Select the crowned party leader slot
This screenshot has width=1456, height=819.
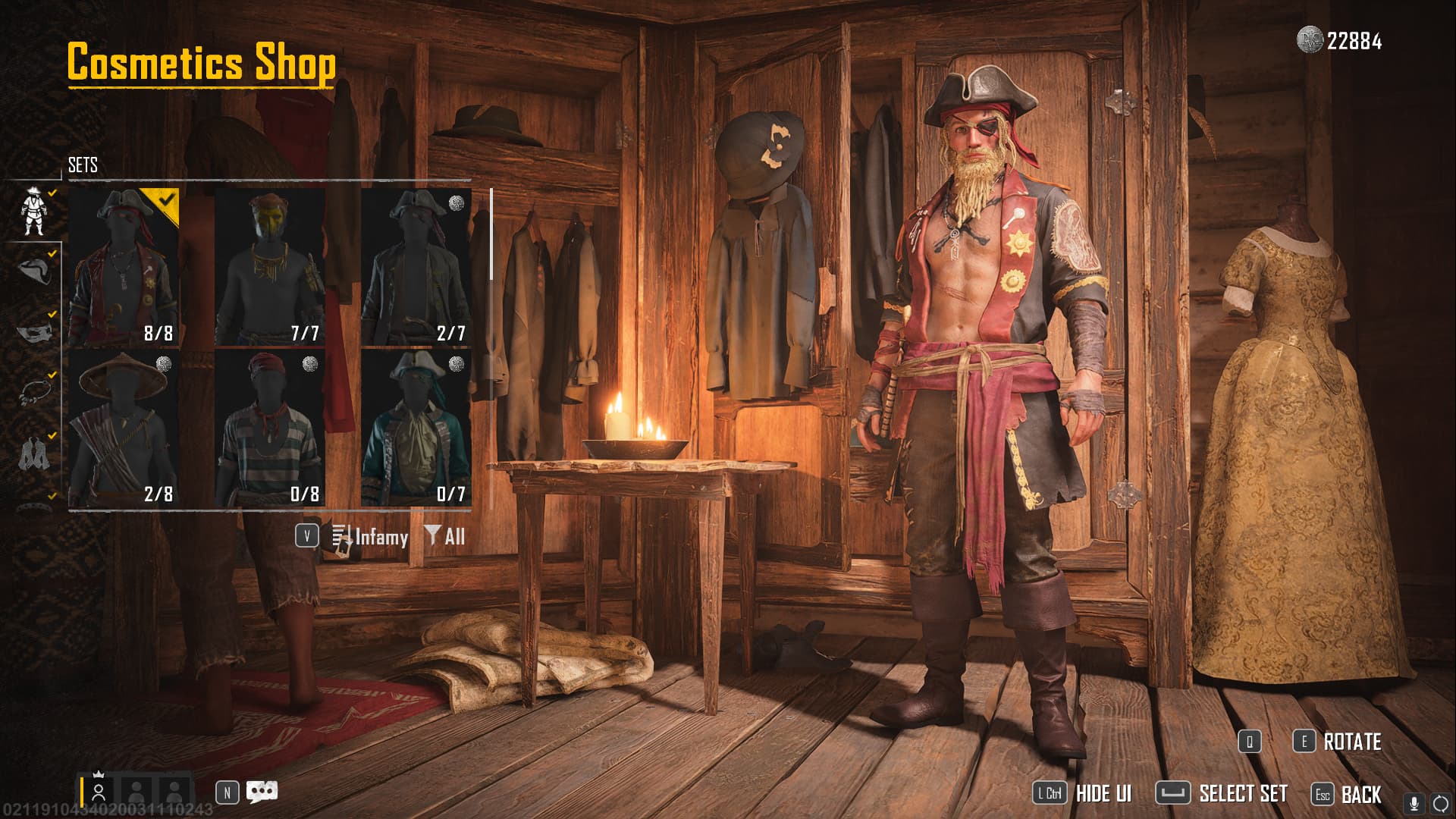99,791
